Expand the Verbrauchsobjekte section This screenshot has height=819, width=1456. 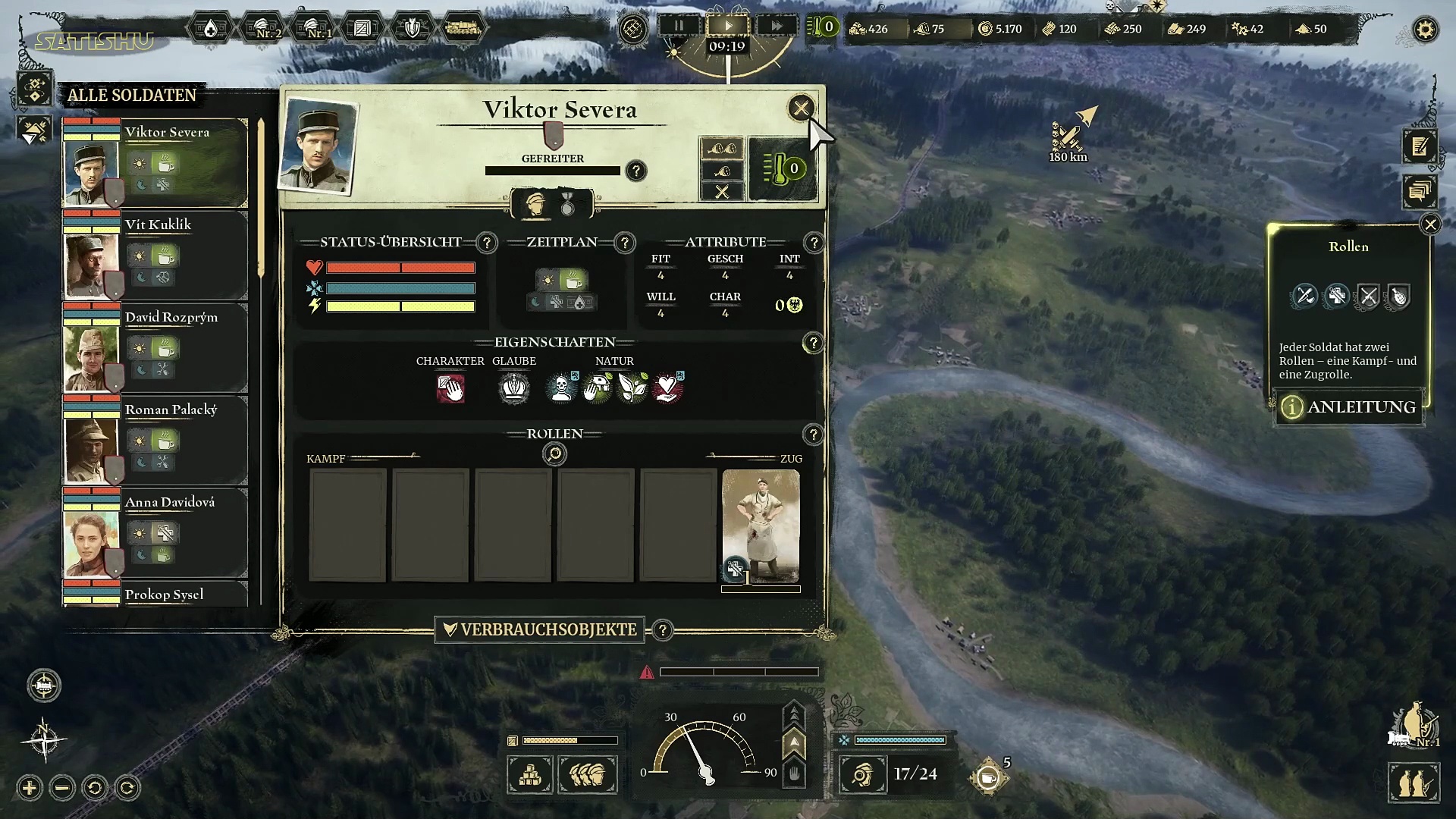[540, 630]
